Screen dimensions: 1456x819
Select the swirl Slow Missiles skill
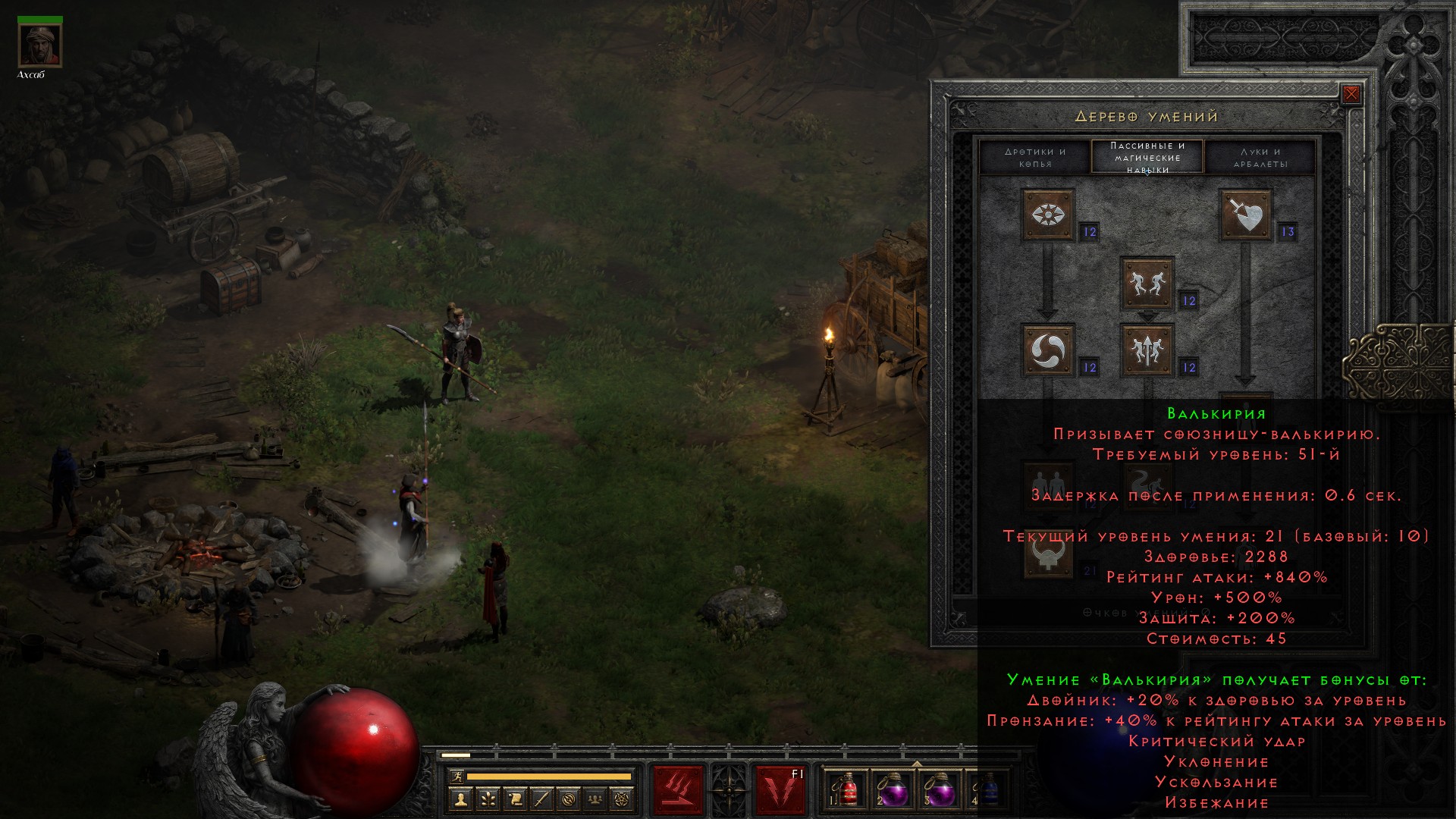[1048, 350]
